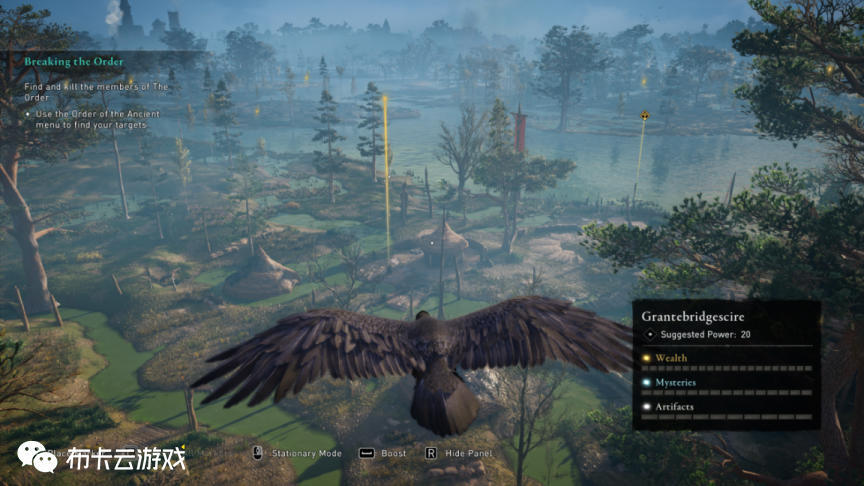Screen dimensions: 864x486
Task: Select the Mysteries row in region panel
Action: pos(677,382)
